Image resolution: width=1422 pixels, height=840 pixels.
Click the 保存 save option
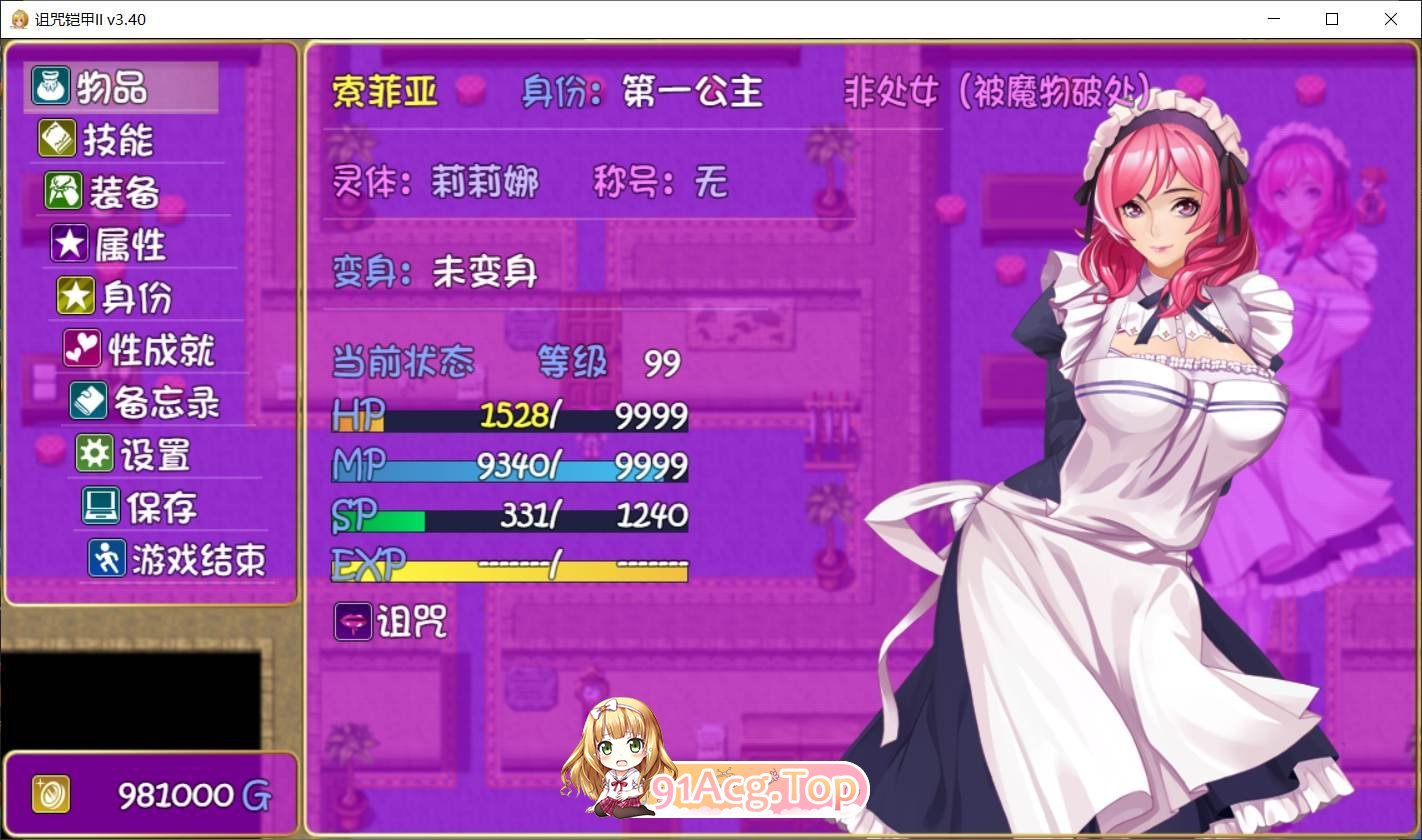(x=162, y=506)
